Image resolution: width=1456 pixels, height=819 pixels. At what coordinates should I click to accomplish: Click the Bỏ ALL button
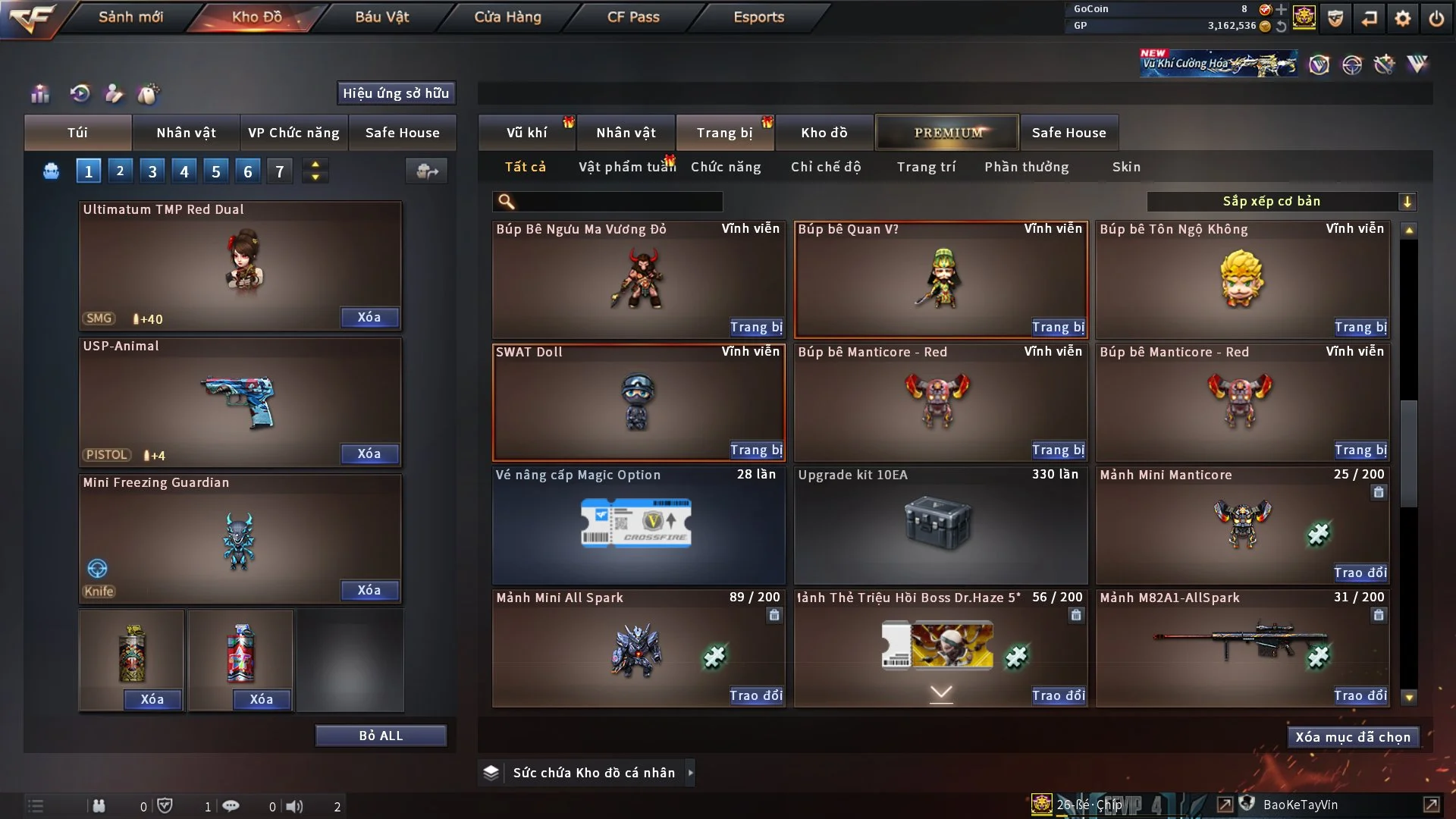click(381, 736)
